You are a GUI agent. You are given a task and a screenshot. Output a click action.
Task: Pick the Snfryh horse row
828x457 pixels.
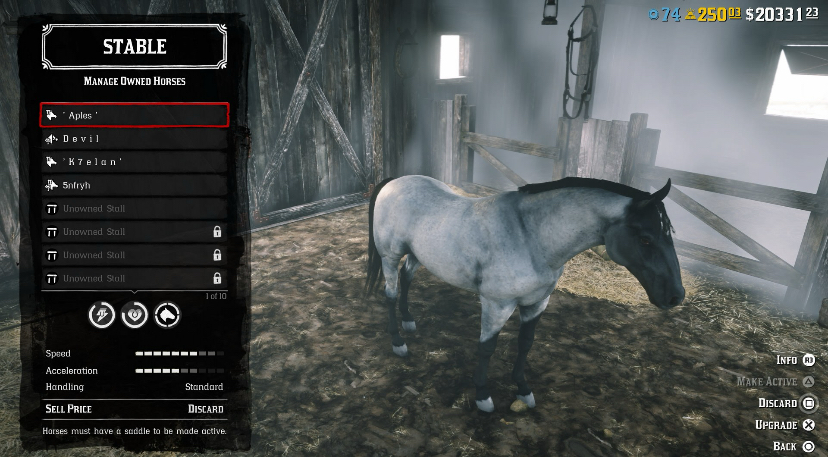coord(134,185)
